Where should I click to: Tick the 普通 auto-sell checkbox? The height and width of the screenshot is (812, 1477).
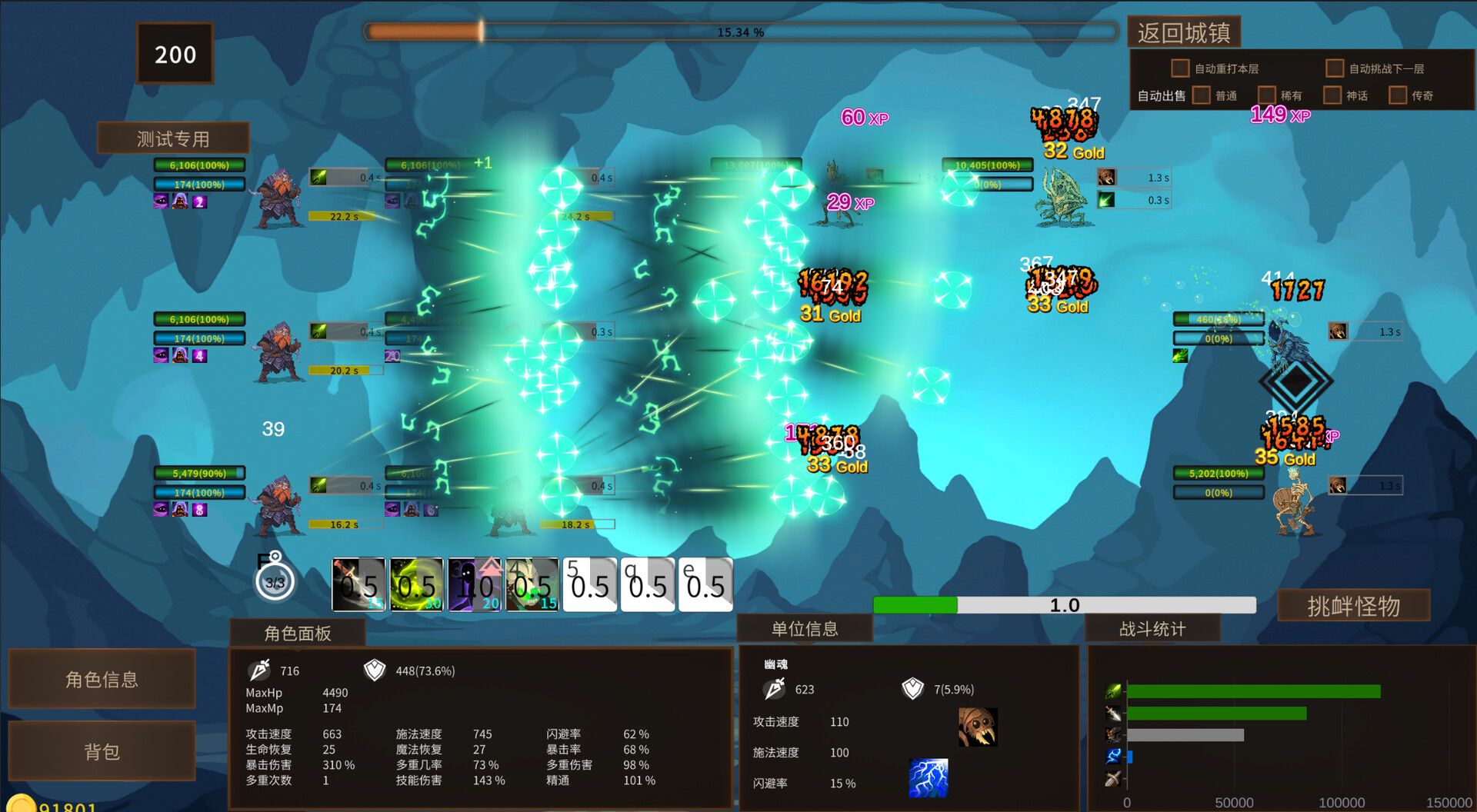(x=1201, y=95)
